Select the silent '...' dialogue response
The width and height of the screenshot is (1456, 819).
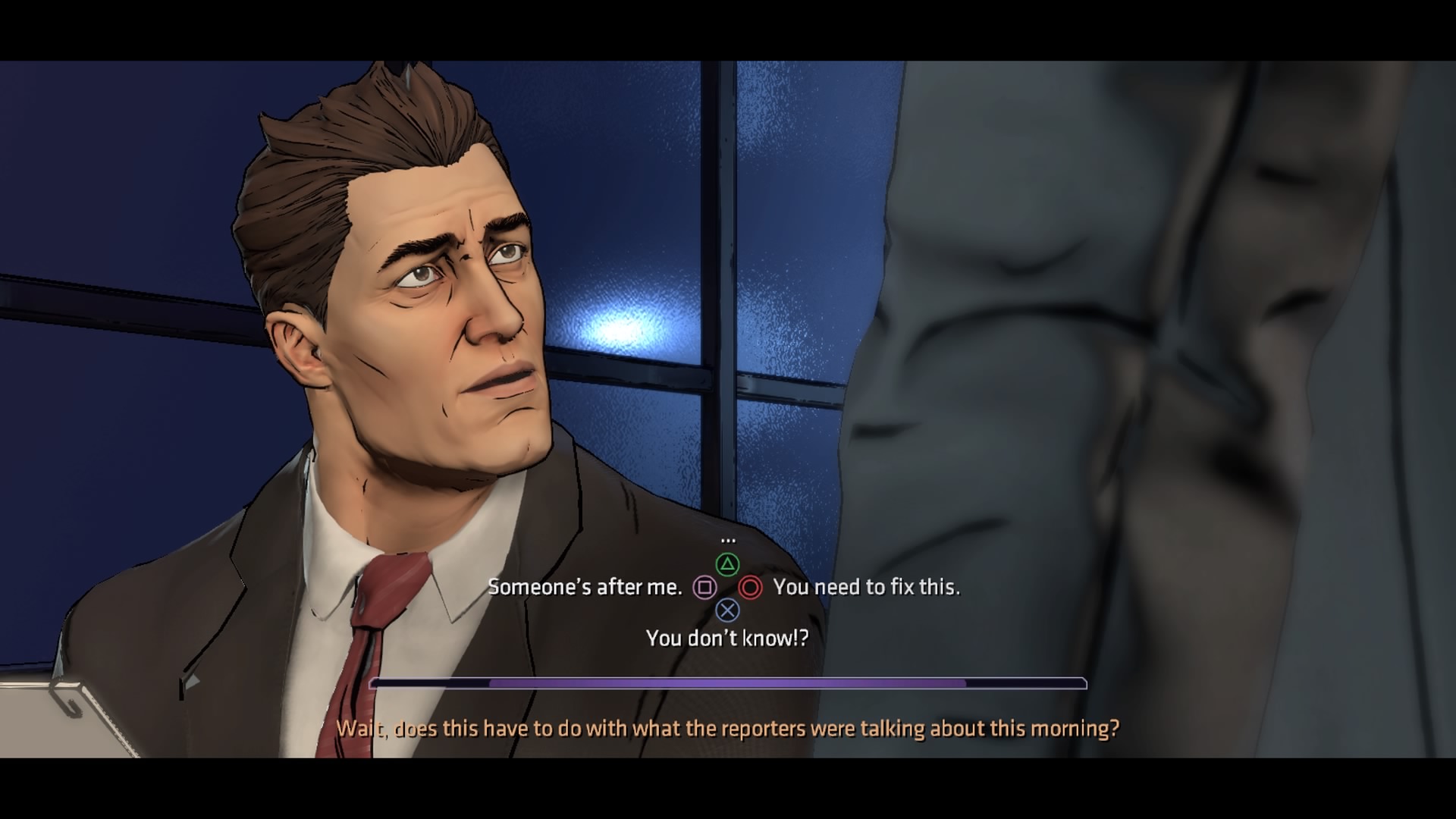(x=728, y=540)
